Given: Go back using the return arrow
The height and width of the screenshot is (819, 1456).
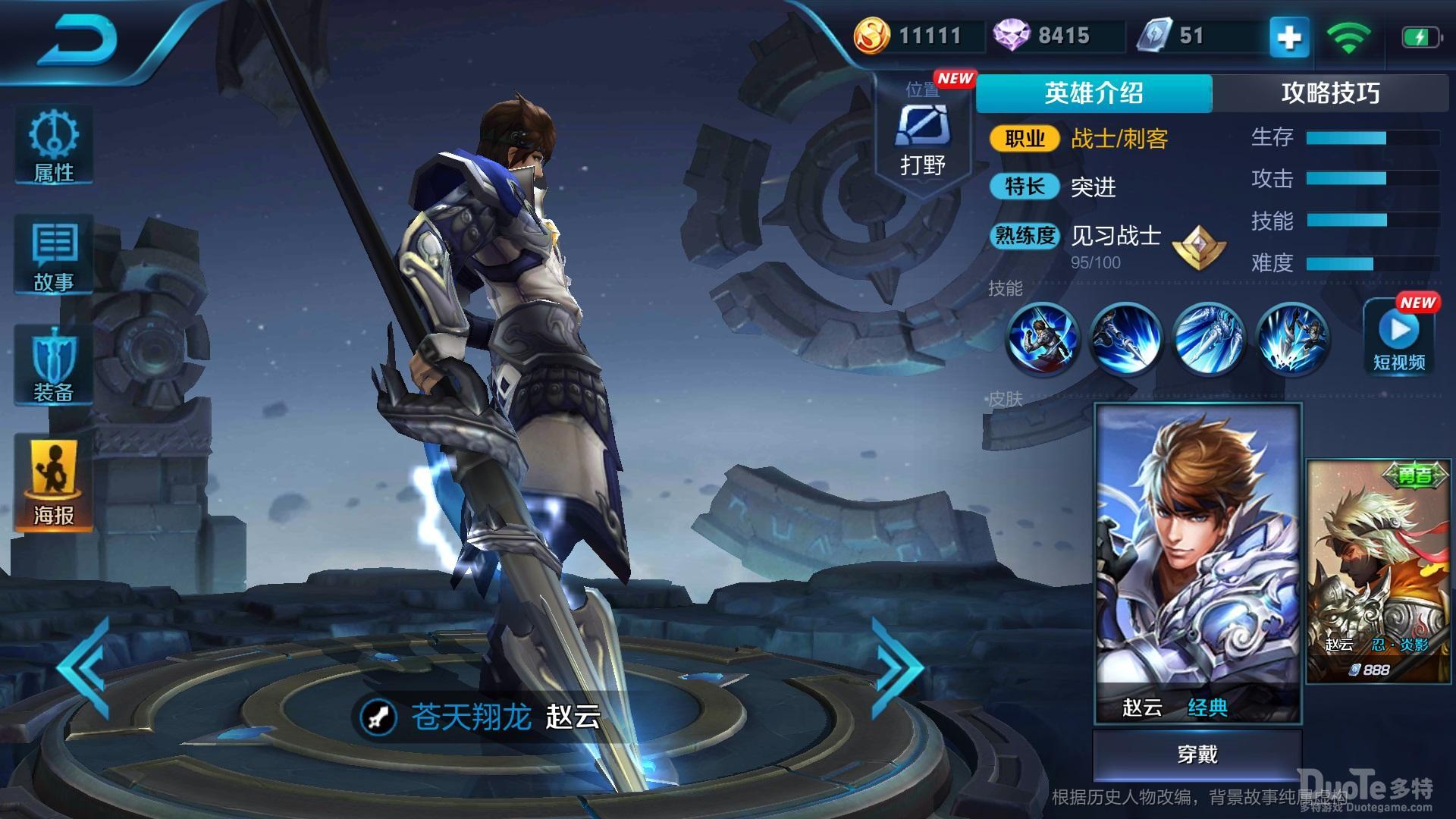Looking at the screenshot, I should click(x=78, y=42).
